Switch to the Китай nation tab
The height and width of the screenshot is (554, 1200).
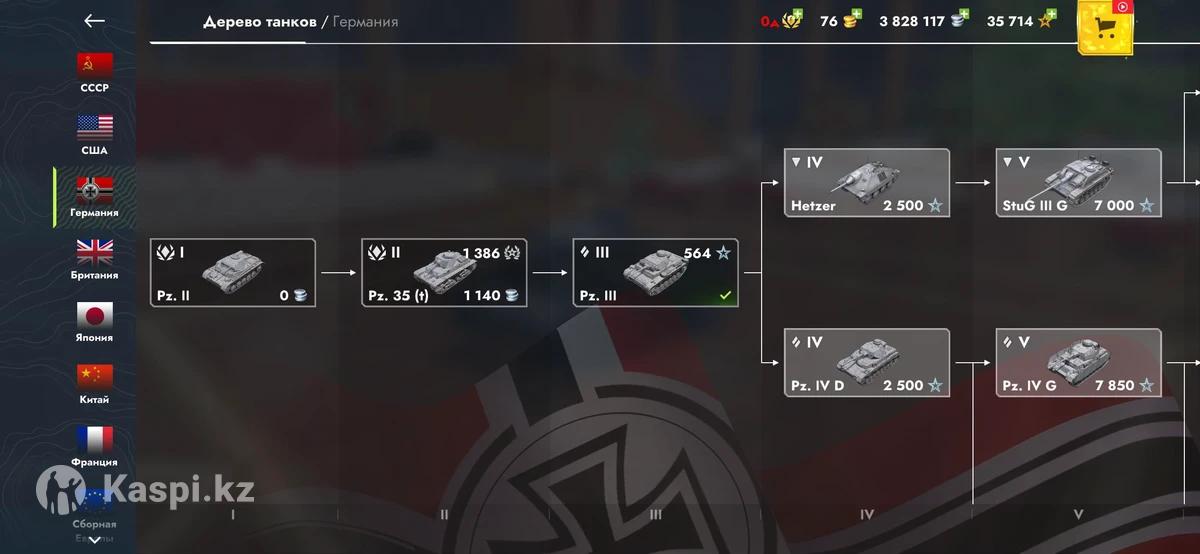pyautogui.click(x=95, y=384)
